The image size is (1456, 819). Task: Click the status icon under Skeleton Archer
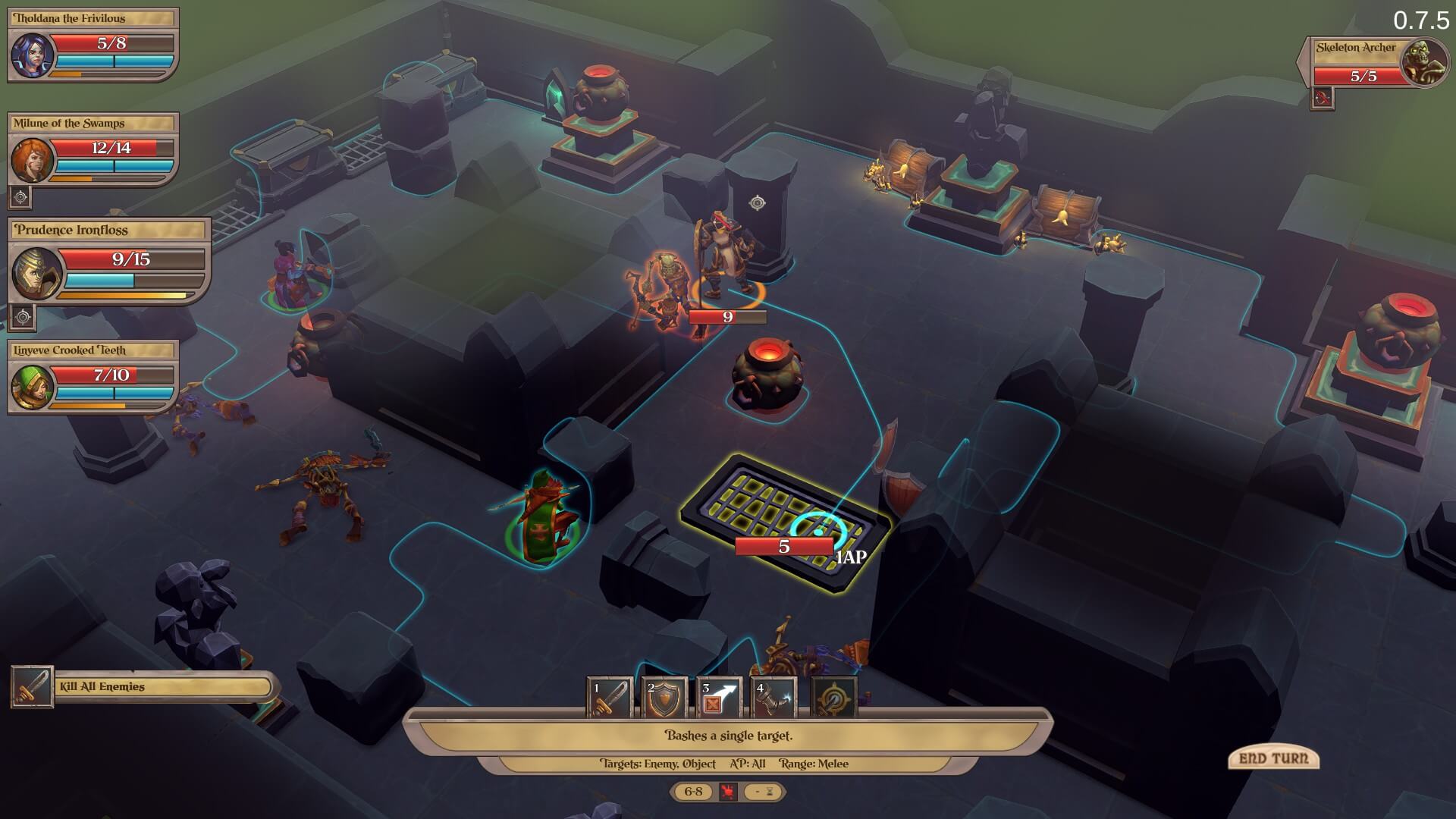click(x=1323, y=98)
